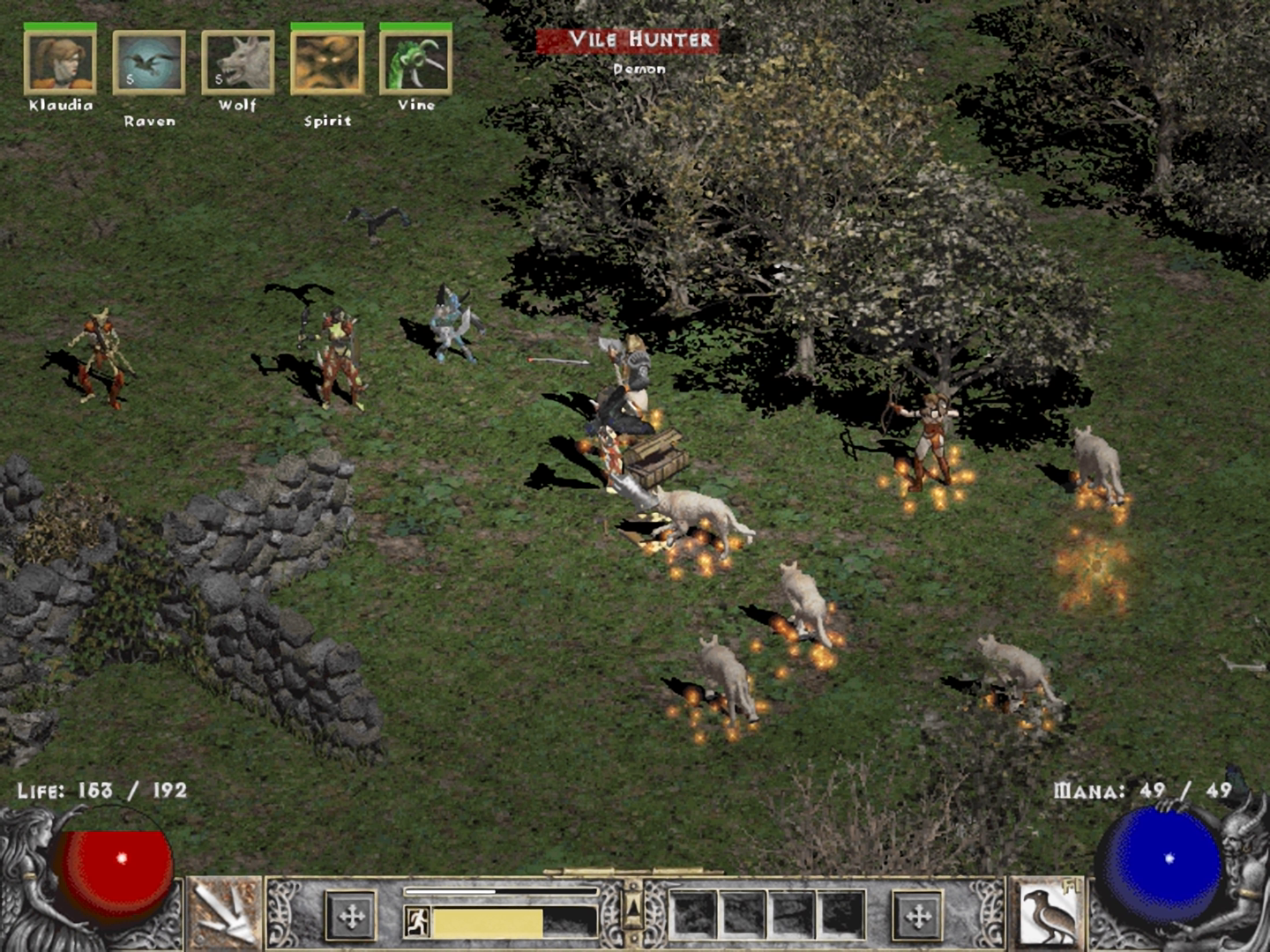The width and height of the screenshot is (1270, 952).
Task: Click the cross button beside the arrow skill
Action: click(x=352, y=917)
